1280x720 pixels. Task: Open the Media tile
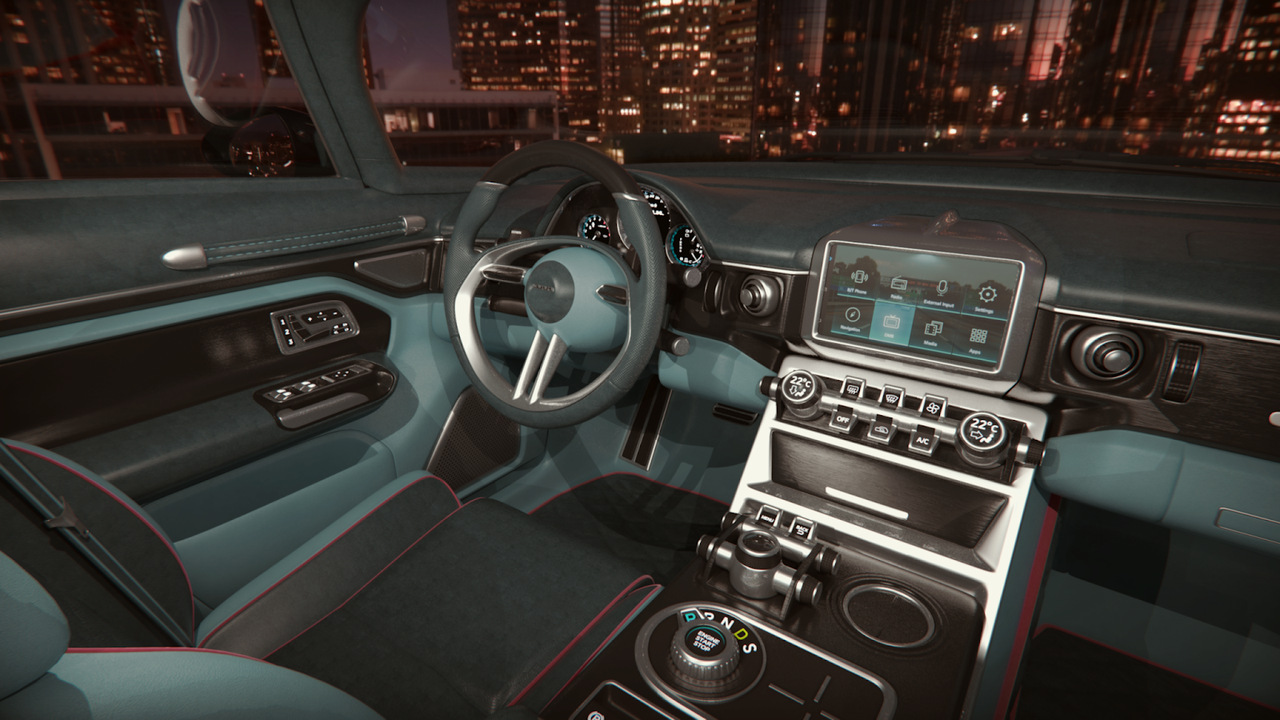(934, 333)
